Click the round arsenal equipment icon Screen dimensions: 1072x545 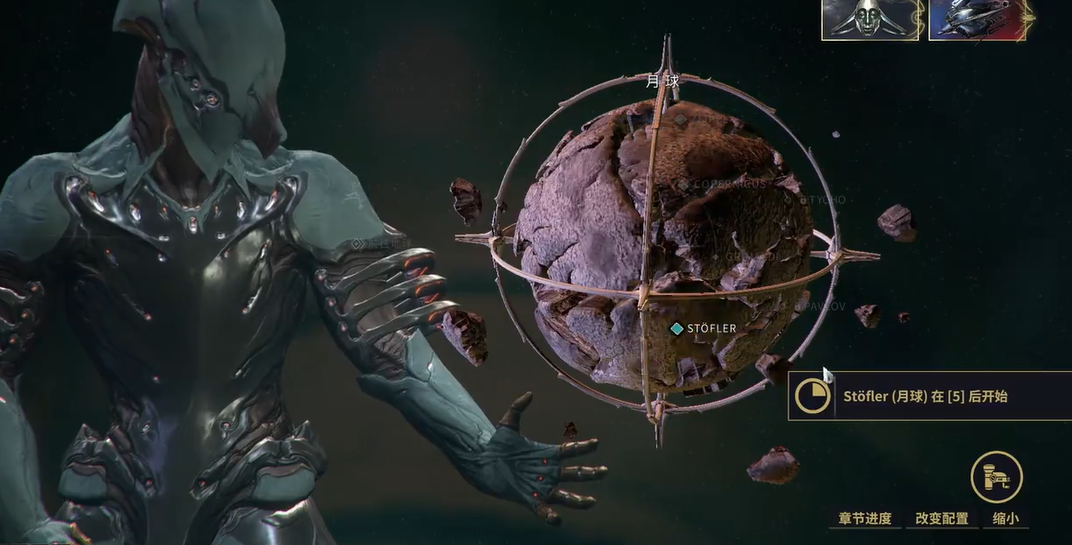point(996,477)
